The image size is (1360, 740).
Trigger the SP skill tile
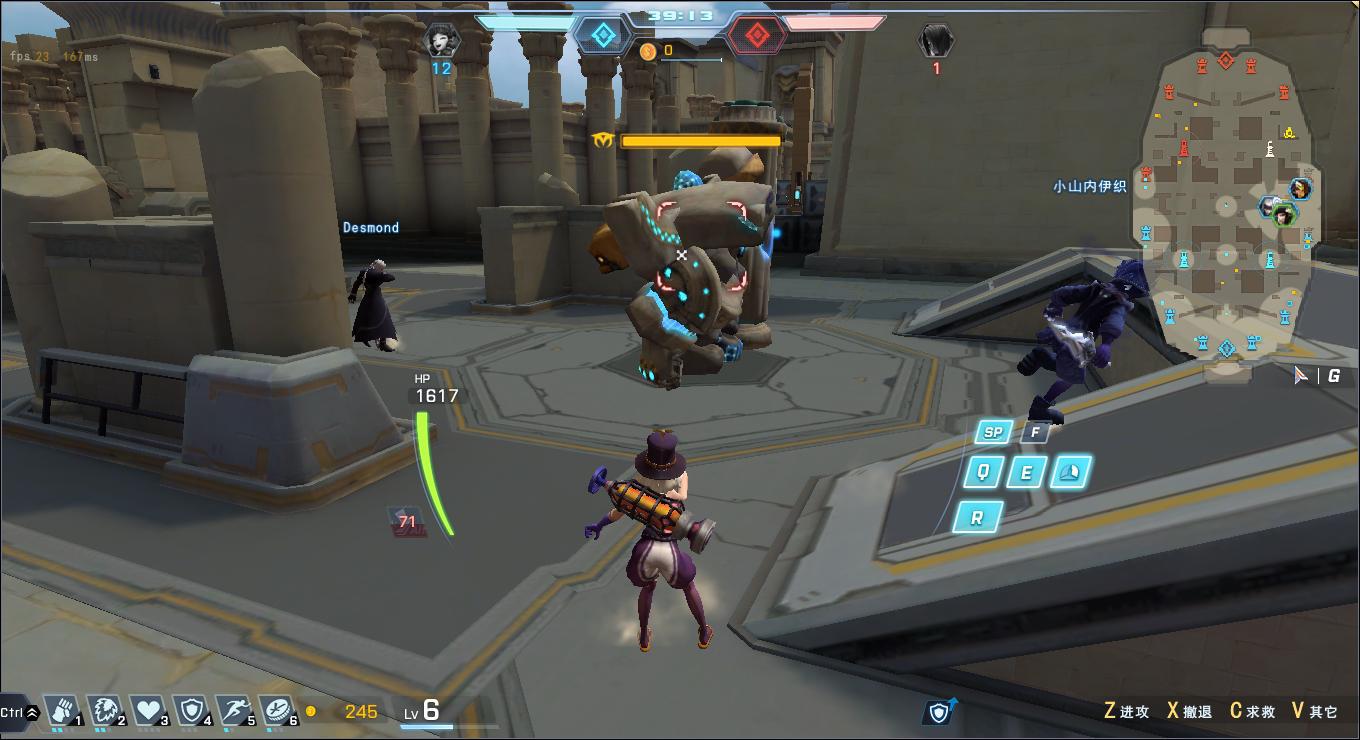pyautogui.click(x=992, y=432)
